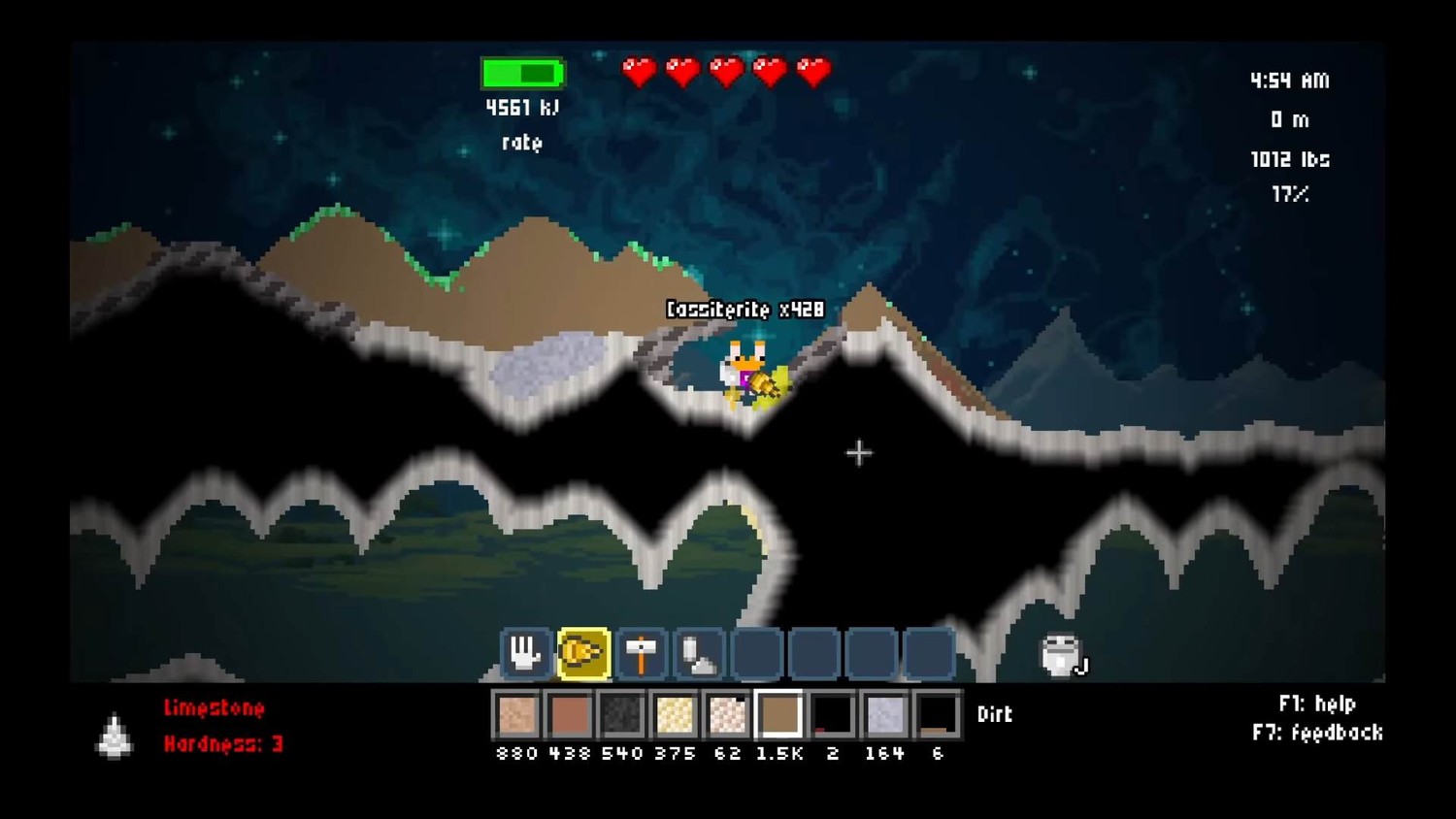Select the light gray stone with 164
Viewport: 1456px width, 819px height.
pos(884,715)
